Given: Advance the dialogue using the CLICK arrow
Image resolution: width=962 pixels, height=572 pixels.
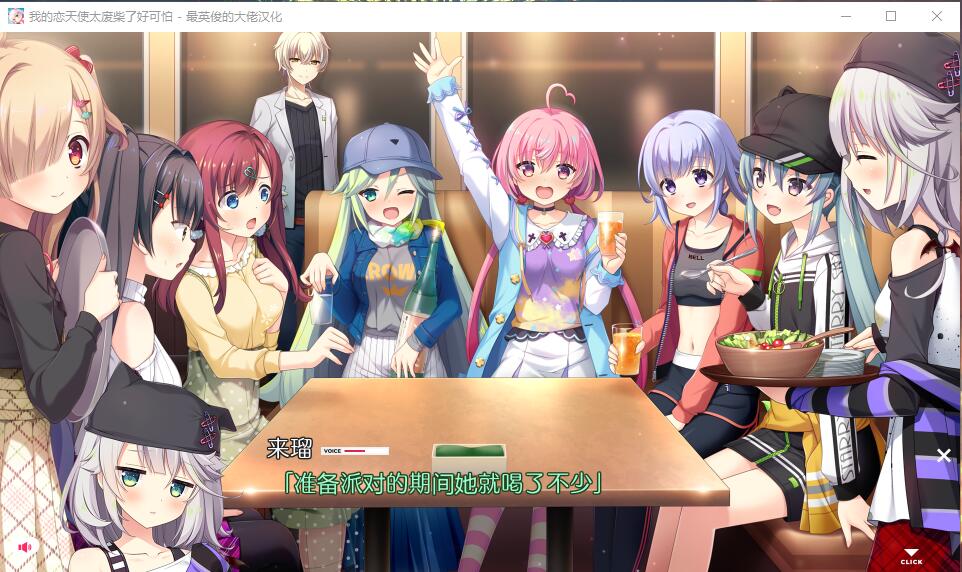Looking at the screenshot, I should point(911,555).
